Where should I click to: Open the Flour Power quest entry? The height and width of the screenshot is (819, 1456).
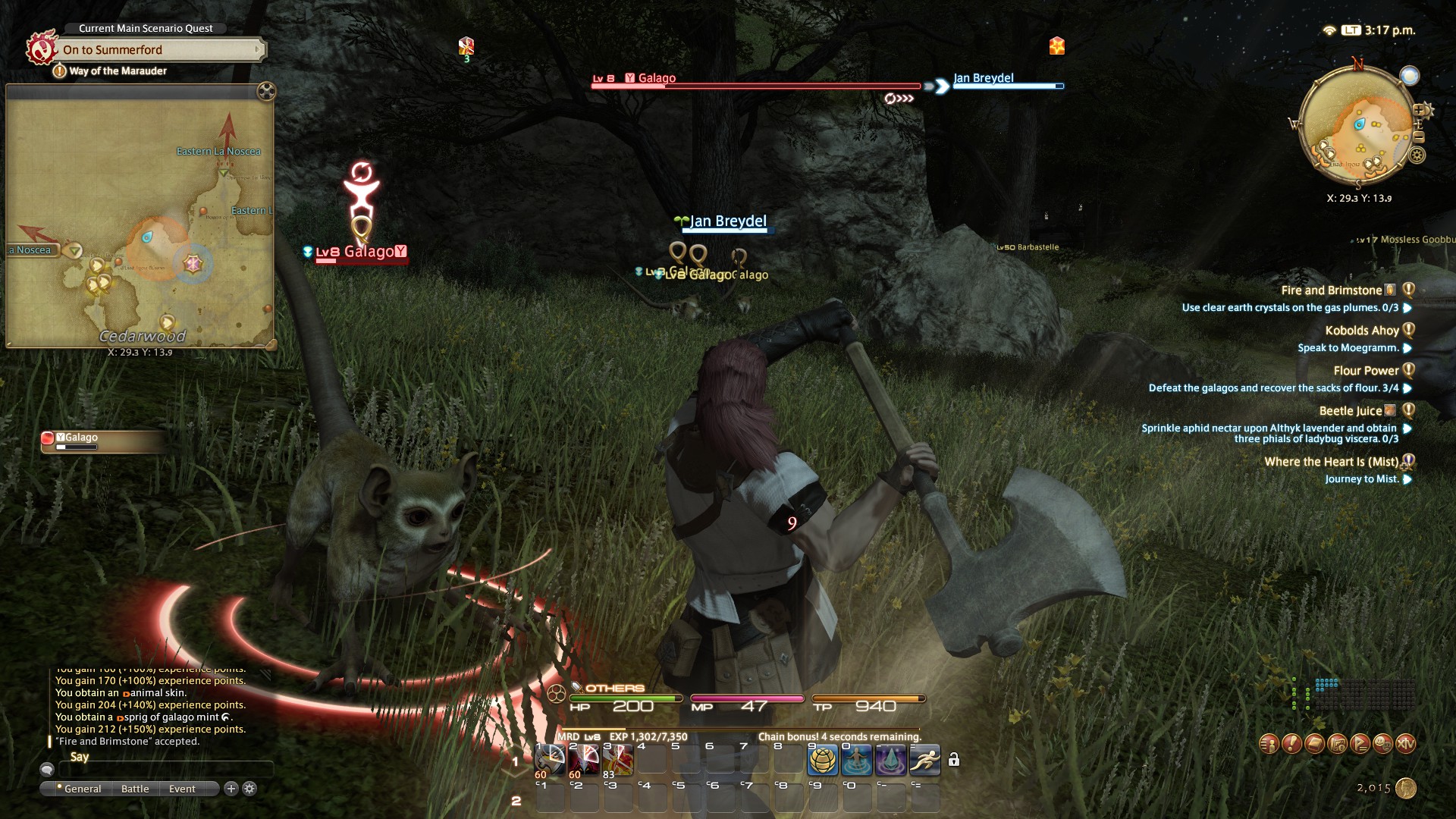coord(1365,371)
